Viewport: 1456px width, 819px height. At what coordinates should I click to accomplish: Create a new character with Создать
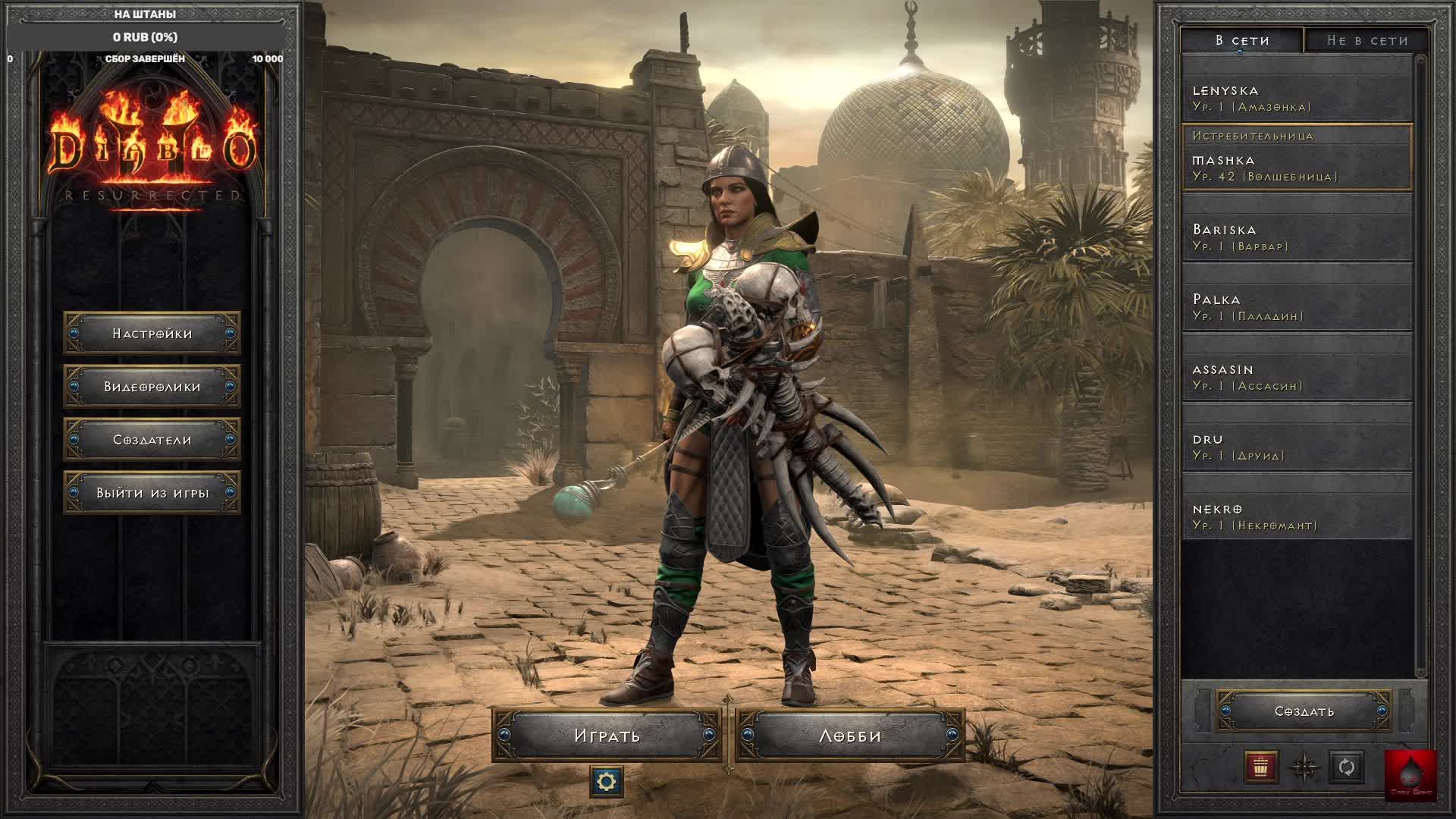point(1304,711)
